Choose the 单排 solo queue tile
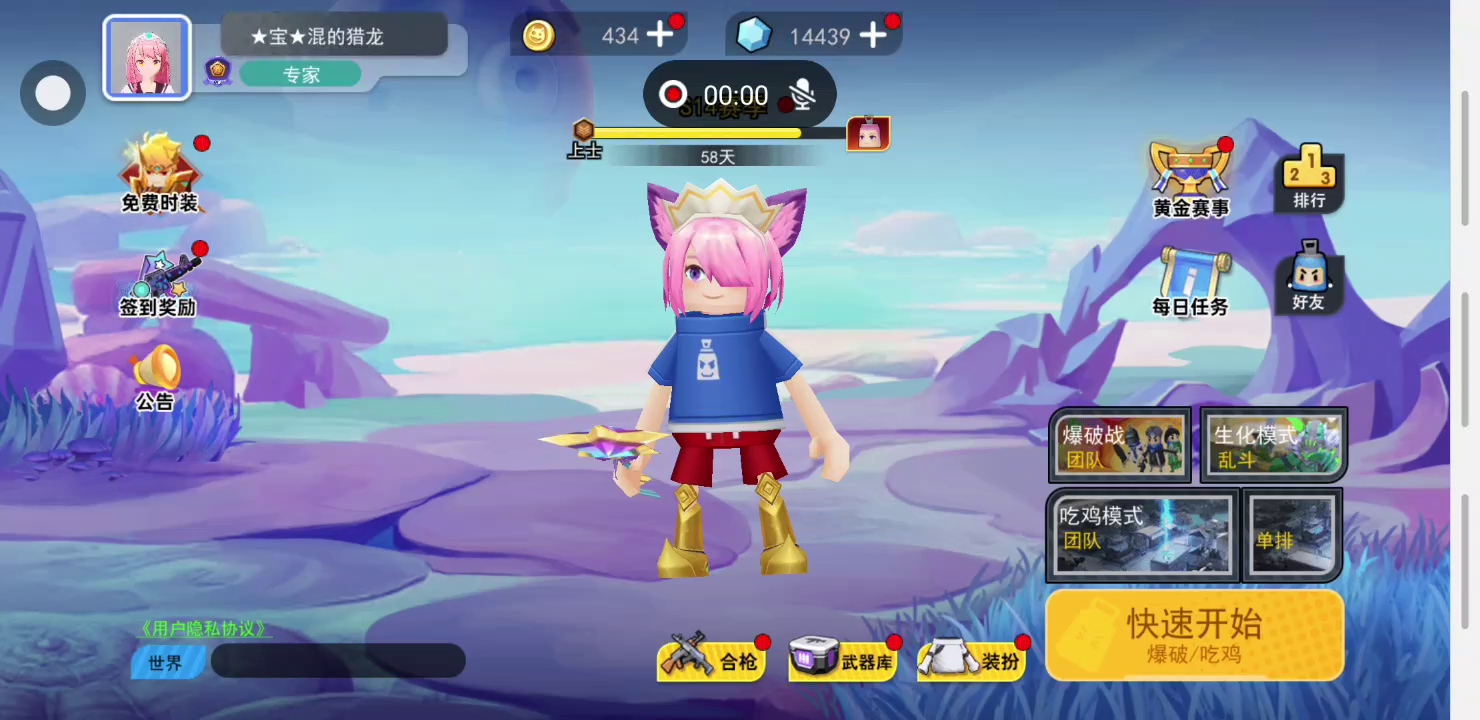 point(1291,534)
